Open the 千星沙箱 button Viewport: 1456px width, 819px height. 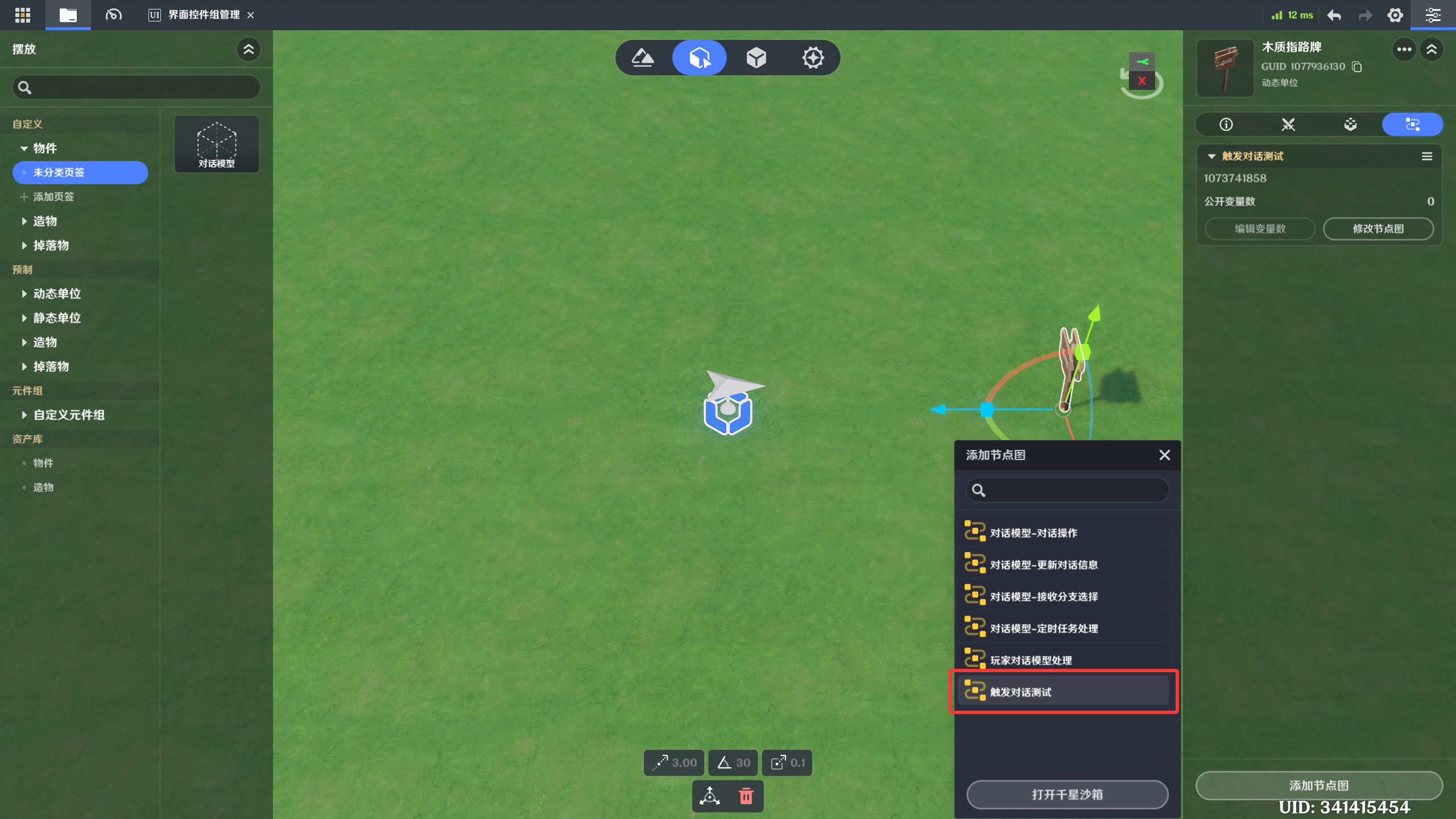click(1067, 794)
